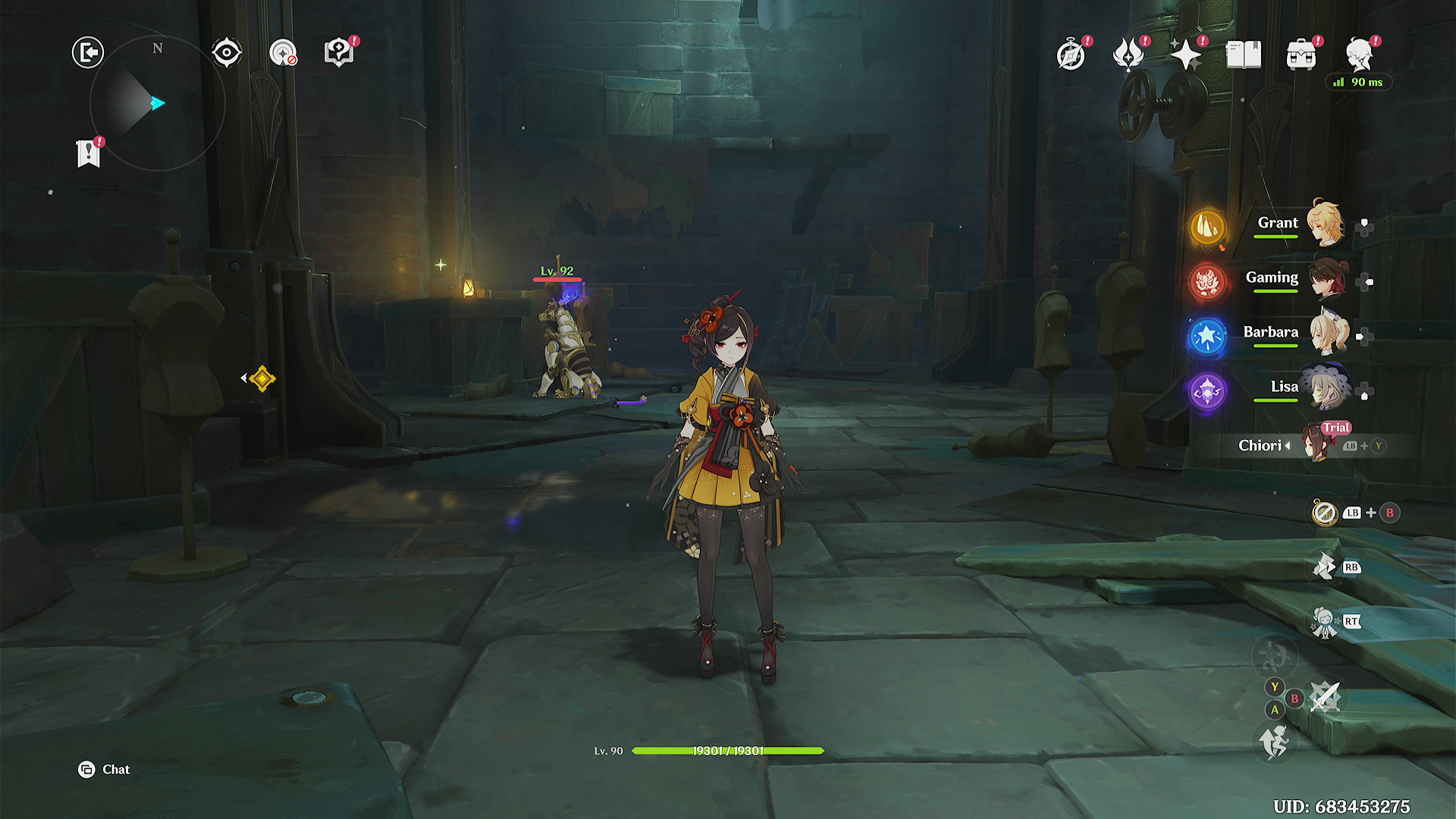The height and width of the screenshot is (819, 1456).
Task: Open the wish star icon
Action: (1186, 55)
